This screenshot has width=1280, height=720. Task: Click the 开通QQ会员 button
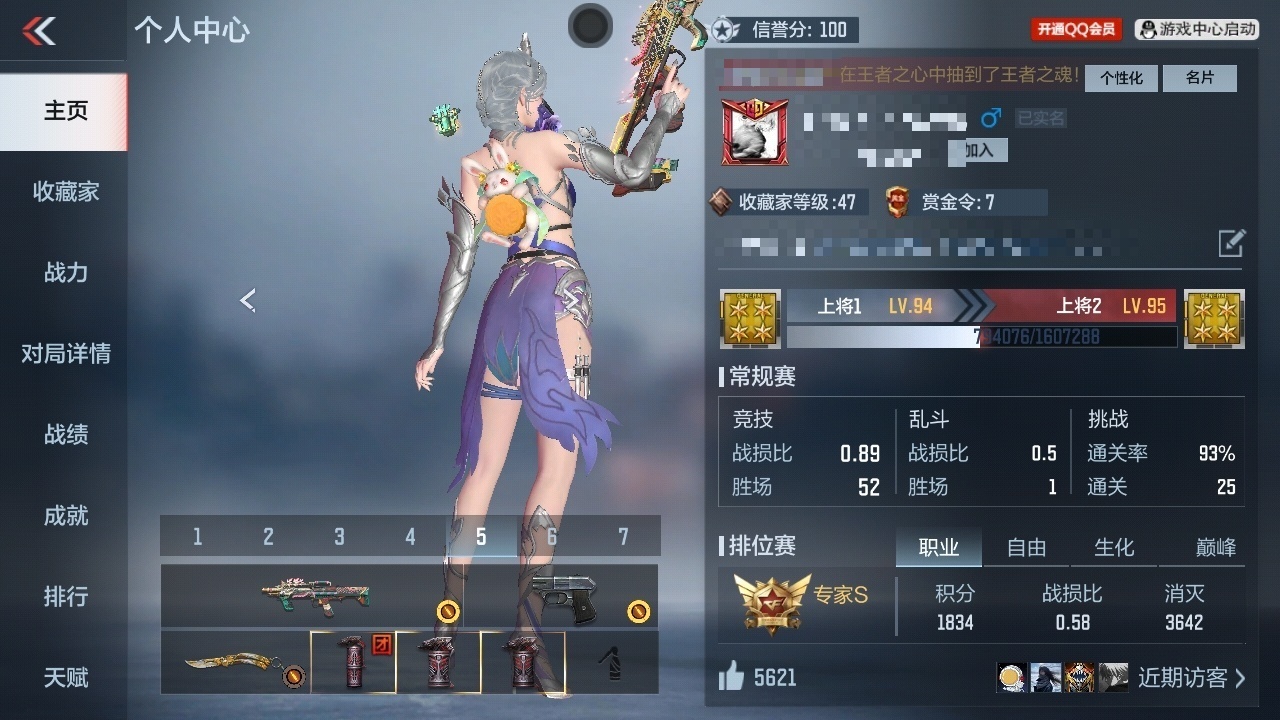[x=1076, y=29]
